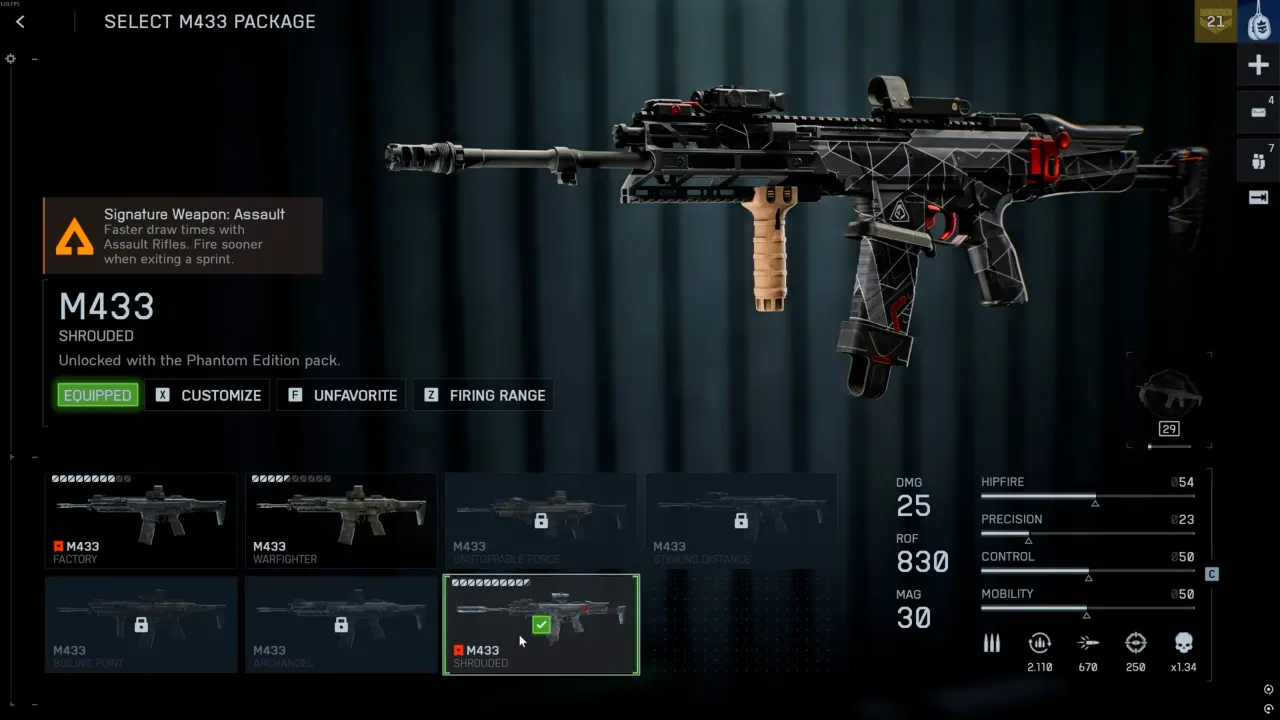Pick the locked Boiling Point package

tap(141, 624)
